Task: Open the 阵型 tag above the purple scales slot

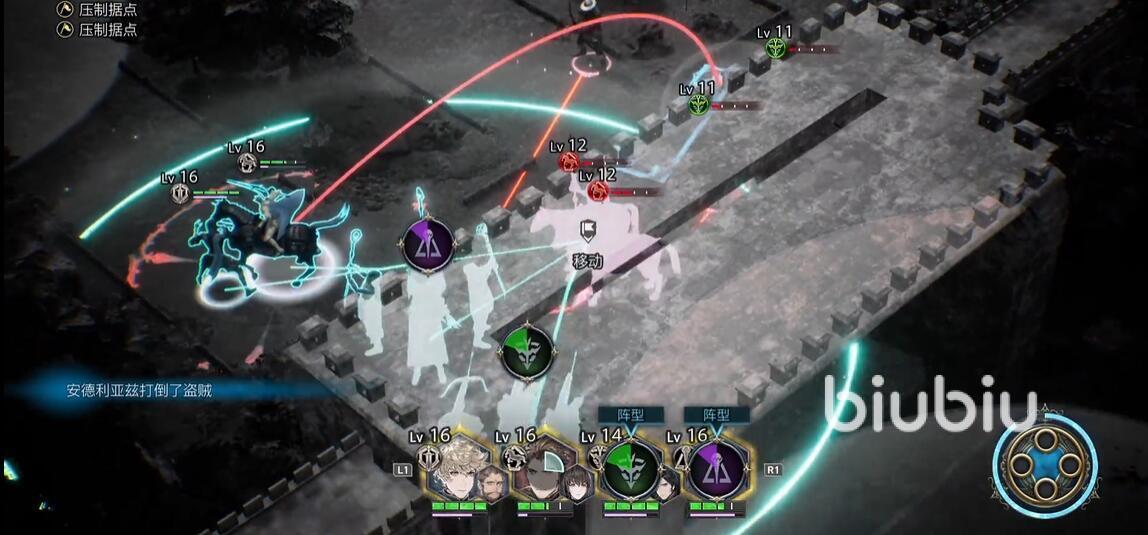Action: (x=716, y=414)
